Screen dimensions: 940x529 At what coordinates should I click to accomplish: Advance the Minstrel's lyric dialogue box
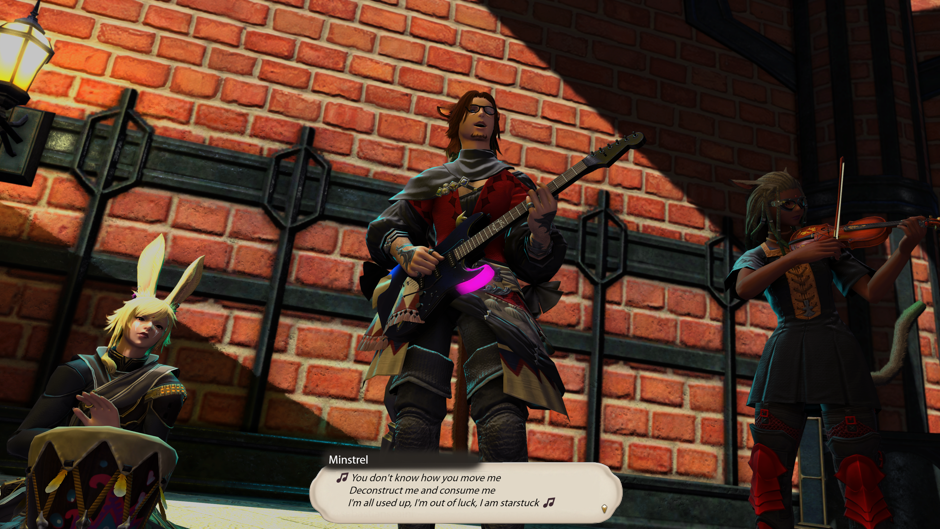click(464, 491)
